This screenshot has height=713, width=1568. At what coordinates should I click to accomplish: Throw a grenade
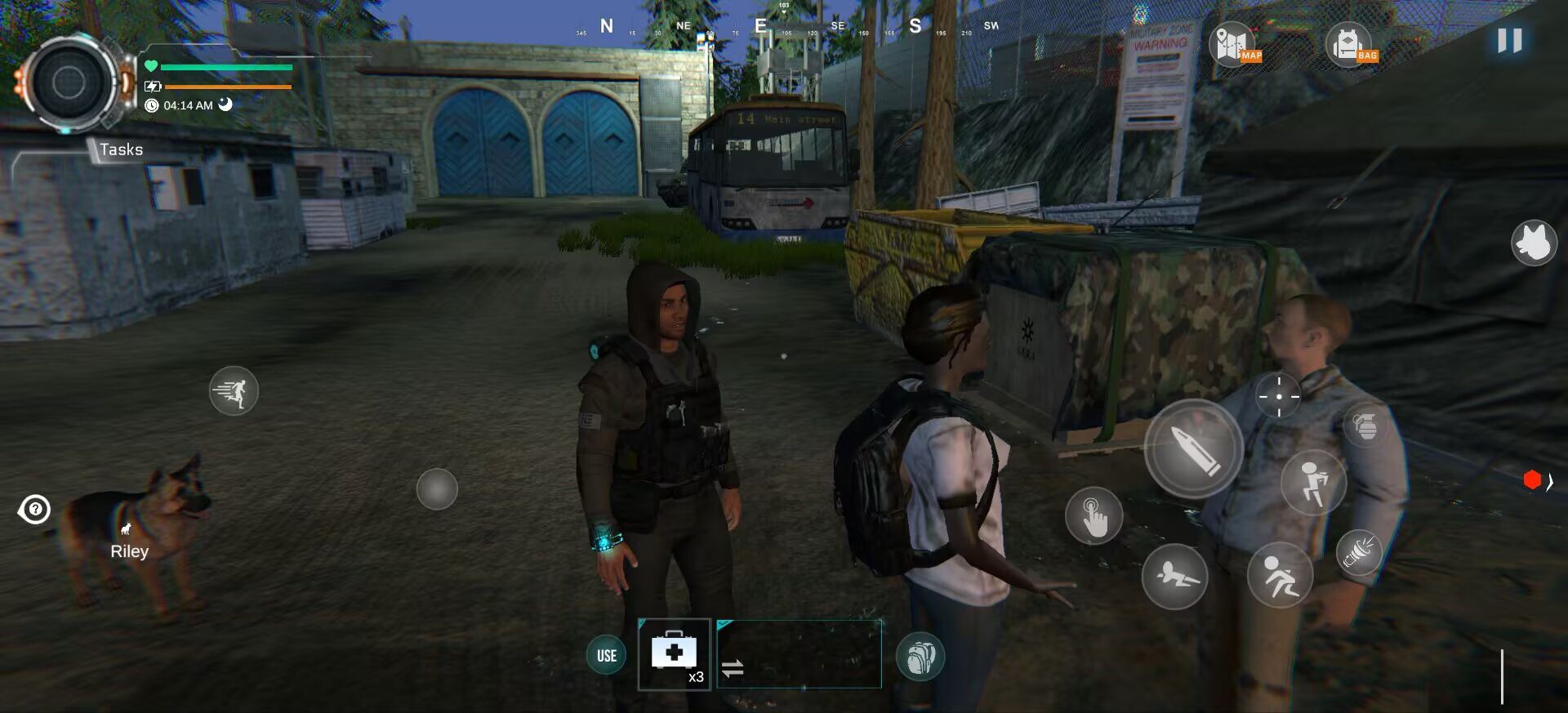1365,425
